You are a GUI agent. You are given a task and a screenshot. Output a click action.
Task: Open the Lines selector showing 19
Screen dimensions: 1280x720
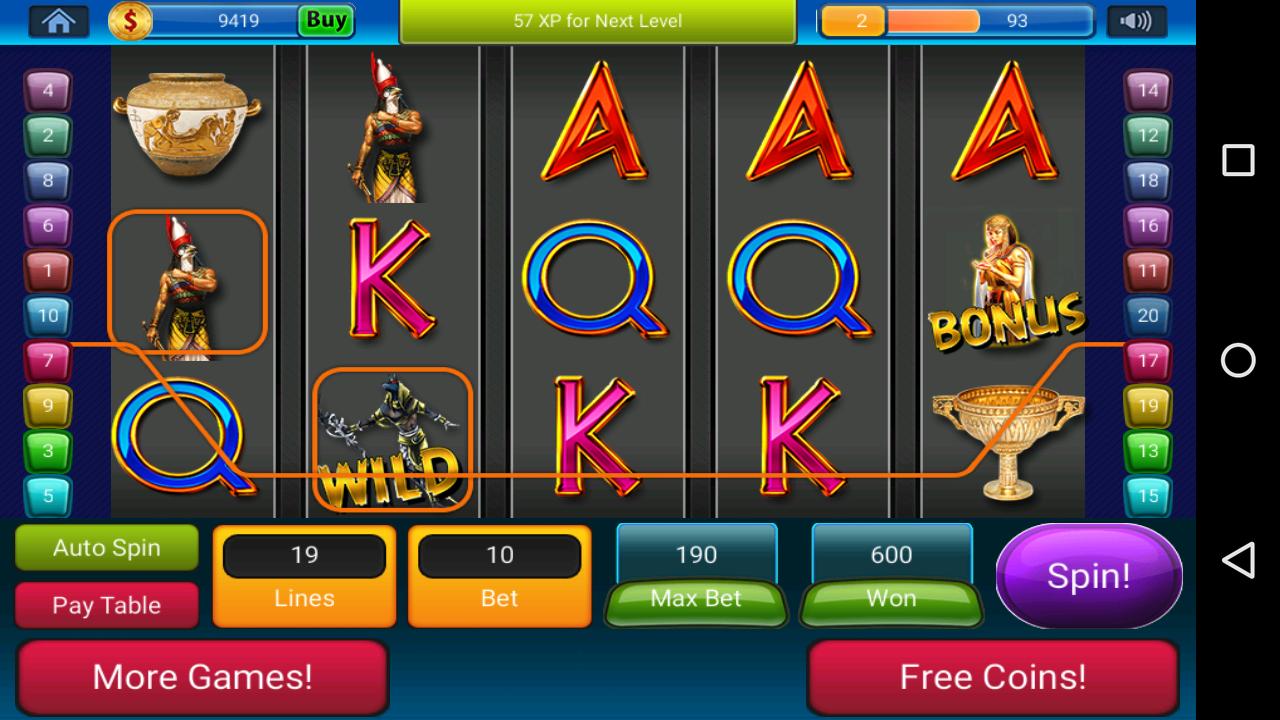[x=303, y=555]
